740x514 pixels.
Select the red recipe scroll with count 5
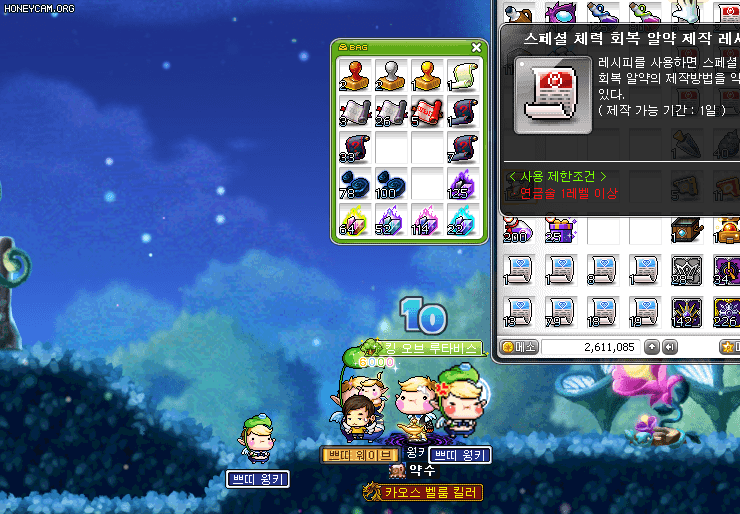pyautogui.click(x=427, y=112)
